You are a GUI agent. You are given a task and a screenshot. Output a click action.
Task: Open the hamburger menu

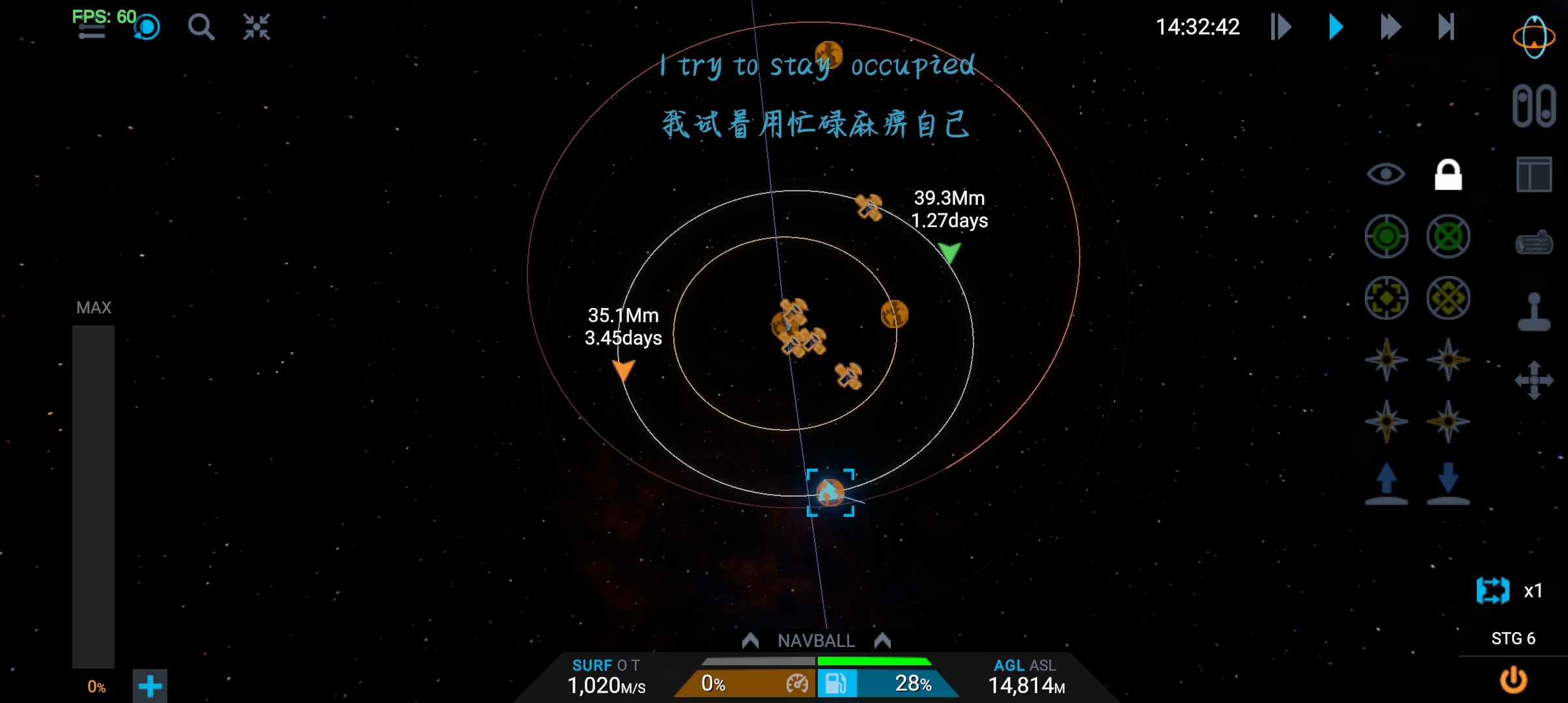click(92, 31)
